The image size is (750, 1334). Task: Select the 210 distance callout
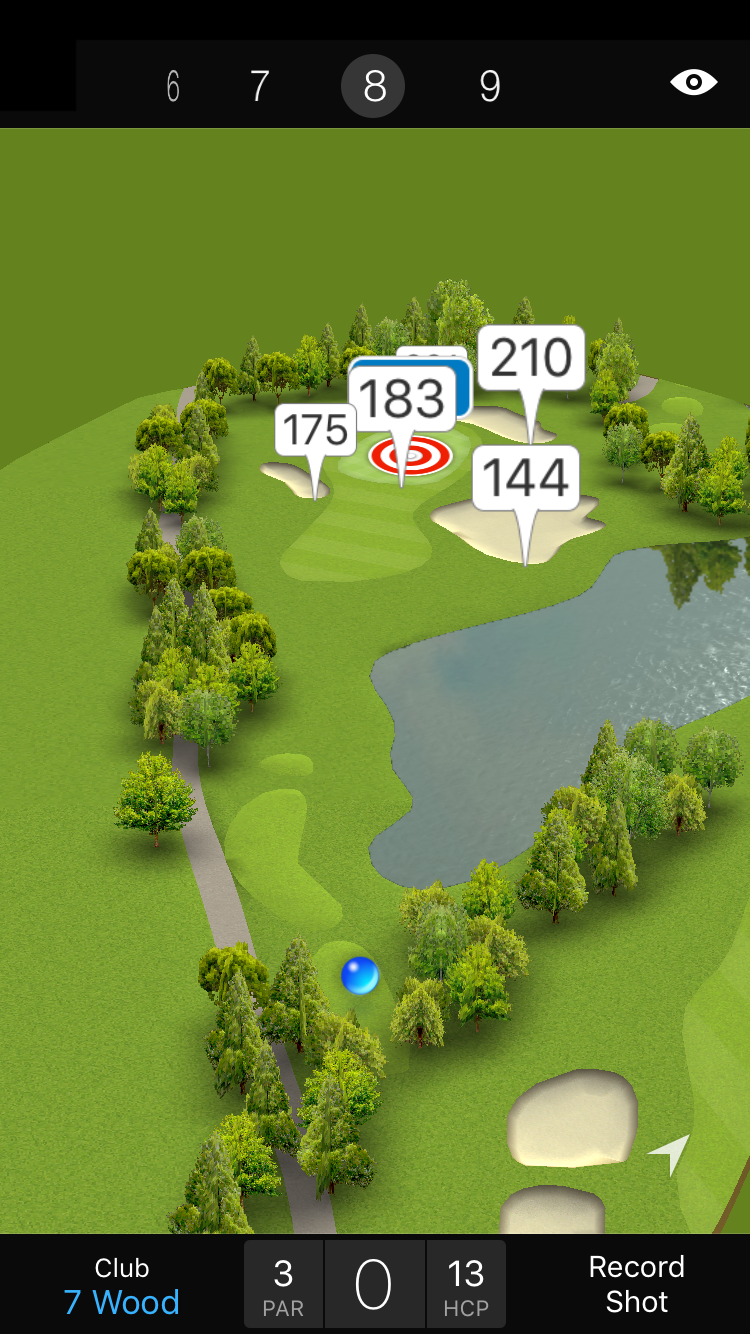click(x=531, y=358)
